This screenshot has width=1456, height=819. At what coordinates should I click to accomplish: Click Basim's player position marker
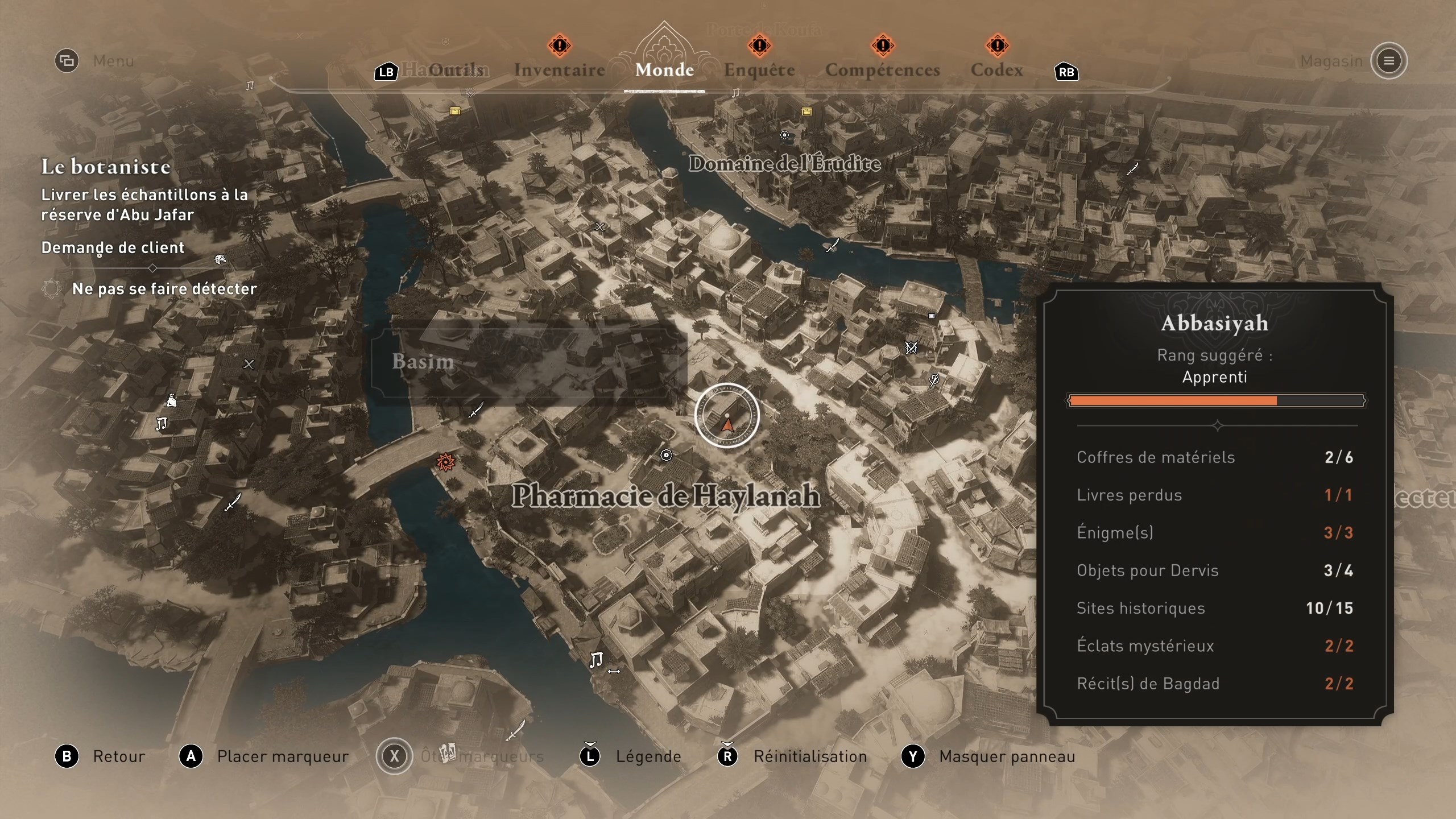727,416
